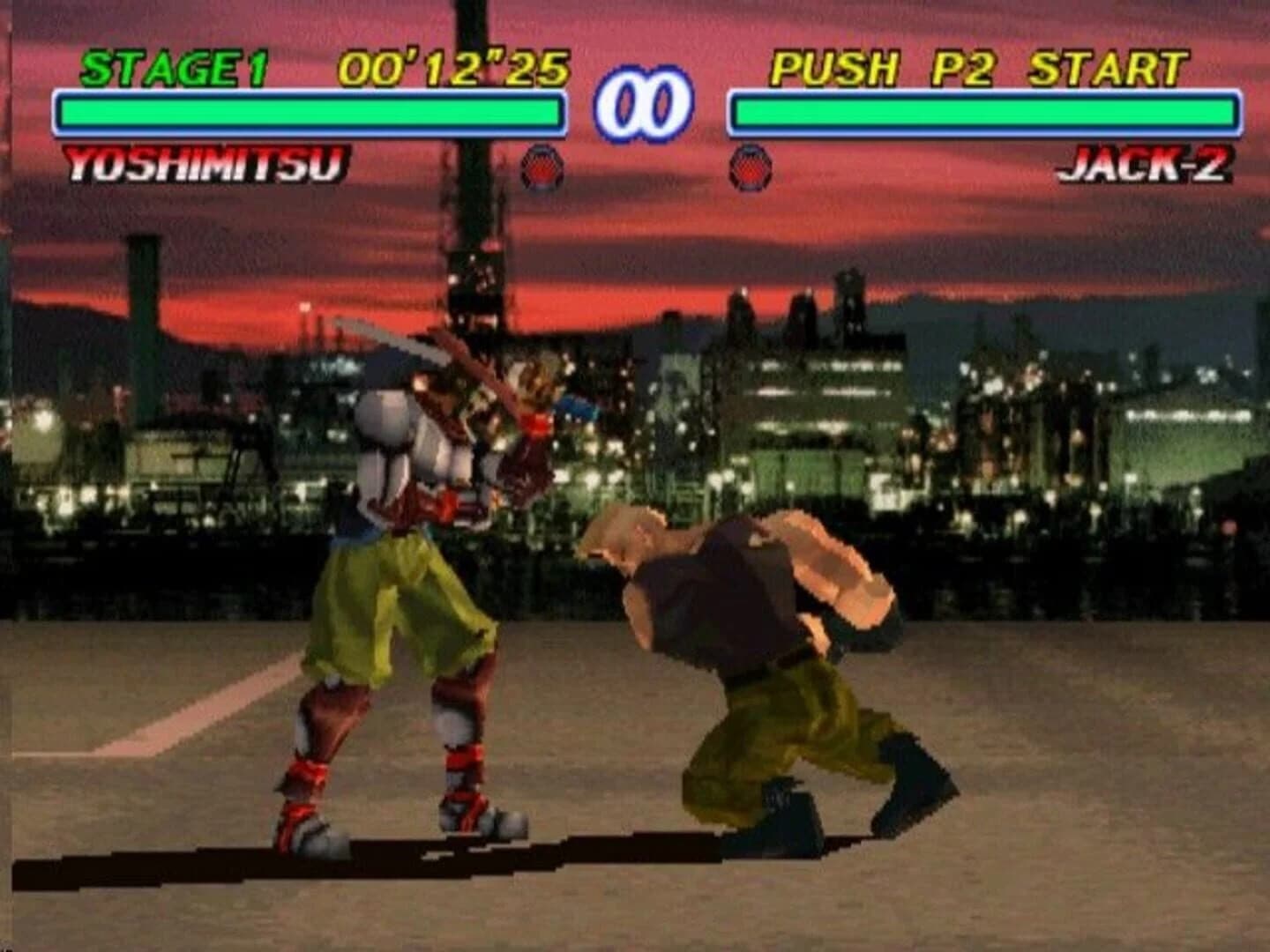
Task: Click the red round-win gem beside Jack-2's bar
Action: tap(749, 167)
